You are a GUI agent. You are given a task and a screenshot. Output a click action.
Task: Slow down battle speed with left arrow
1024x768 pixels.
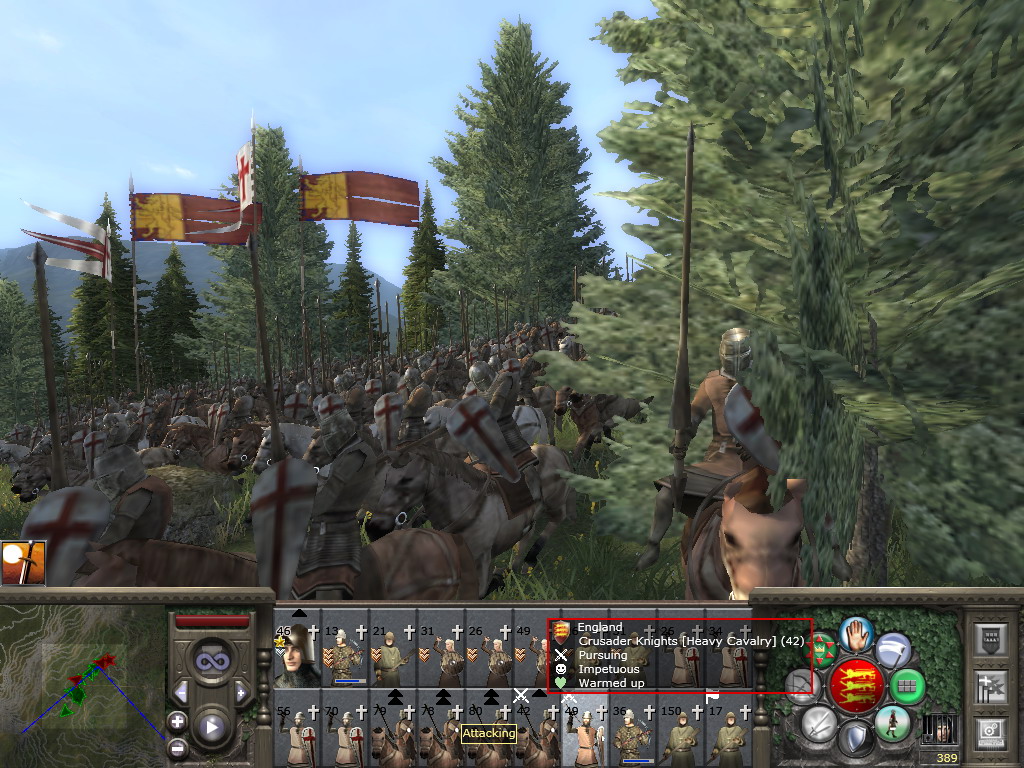[x=182, y=692]
